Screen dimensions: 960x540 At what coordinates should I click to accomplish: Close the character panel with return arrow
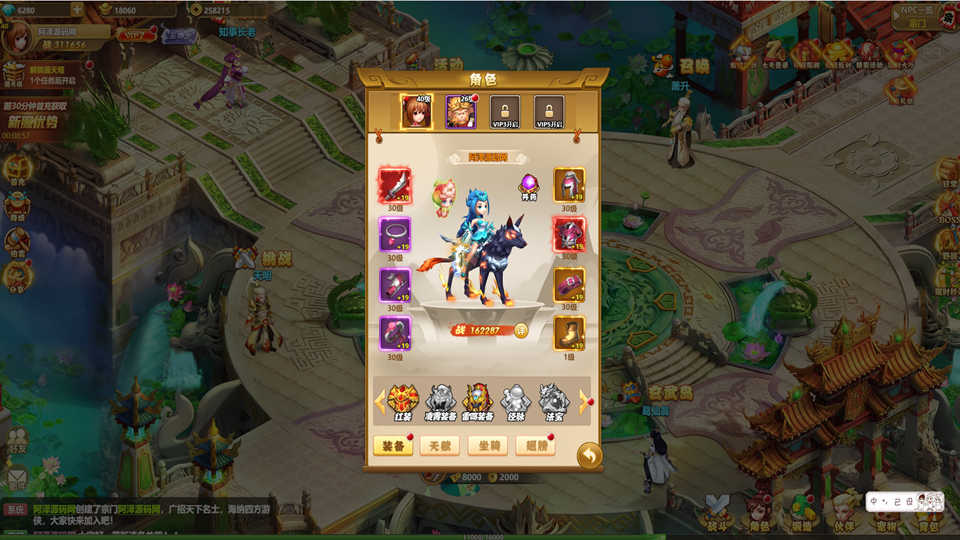590,455
